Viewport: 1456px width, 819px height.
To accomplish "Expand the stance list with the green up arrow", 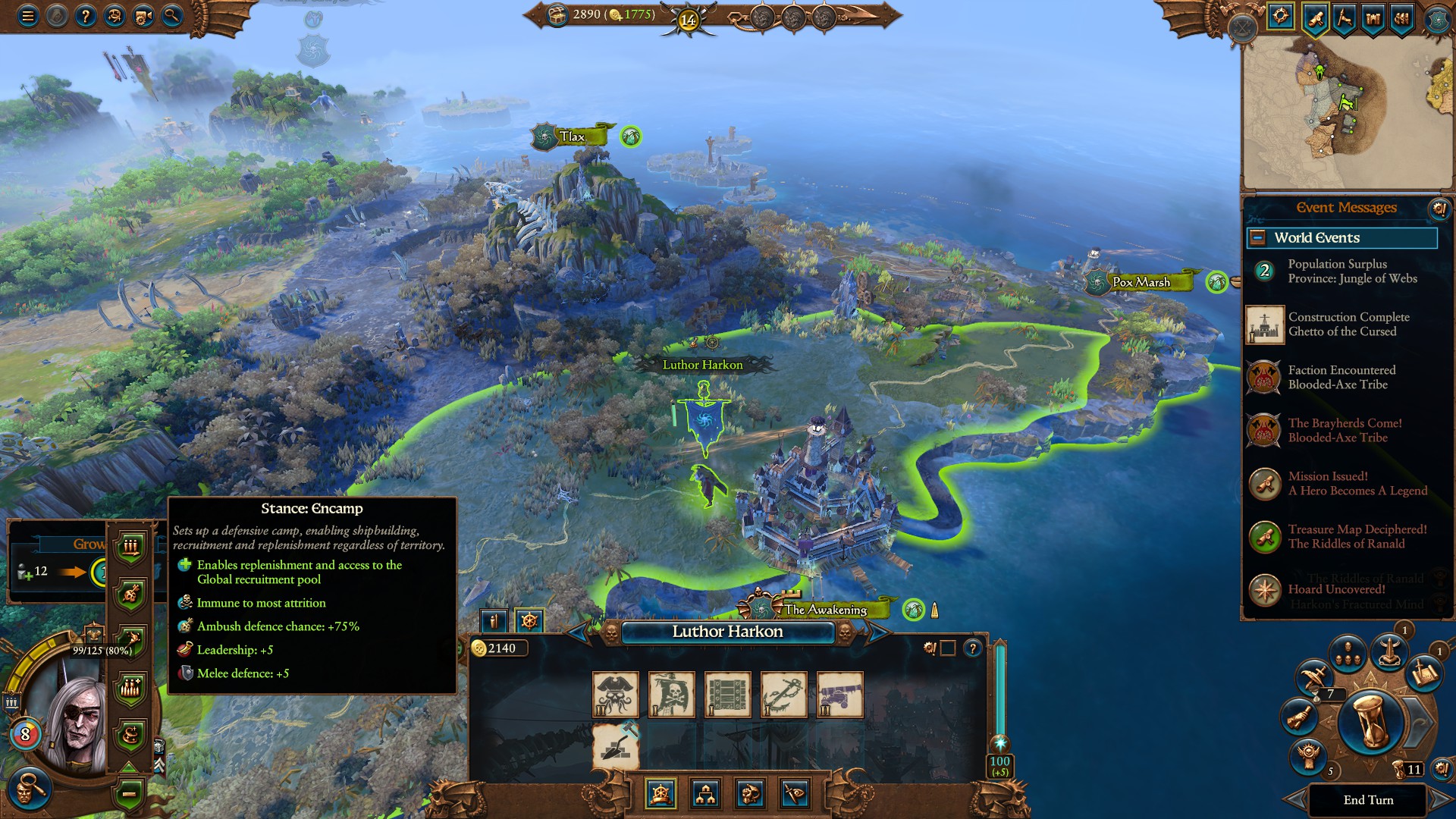I will click(129, 767).
